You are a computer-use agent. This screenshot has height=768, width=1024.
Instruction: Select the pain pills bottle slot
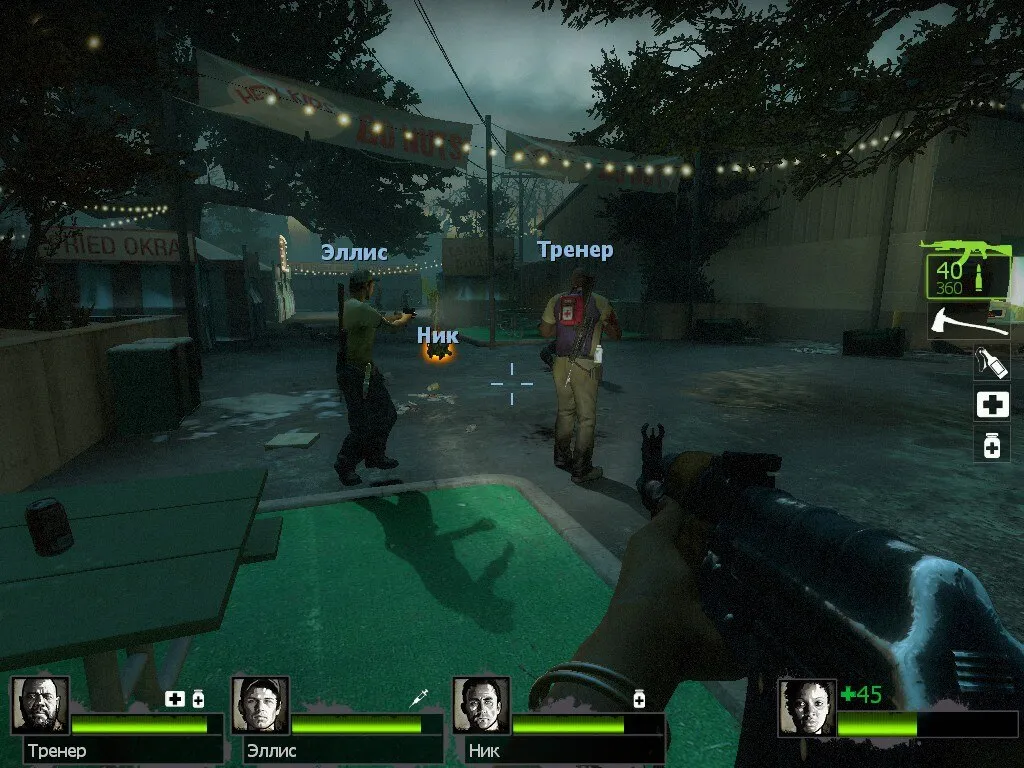tap(992, 444)
